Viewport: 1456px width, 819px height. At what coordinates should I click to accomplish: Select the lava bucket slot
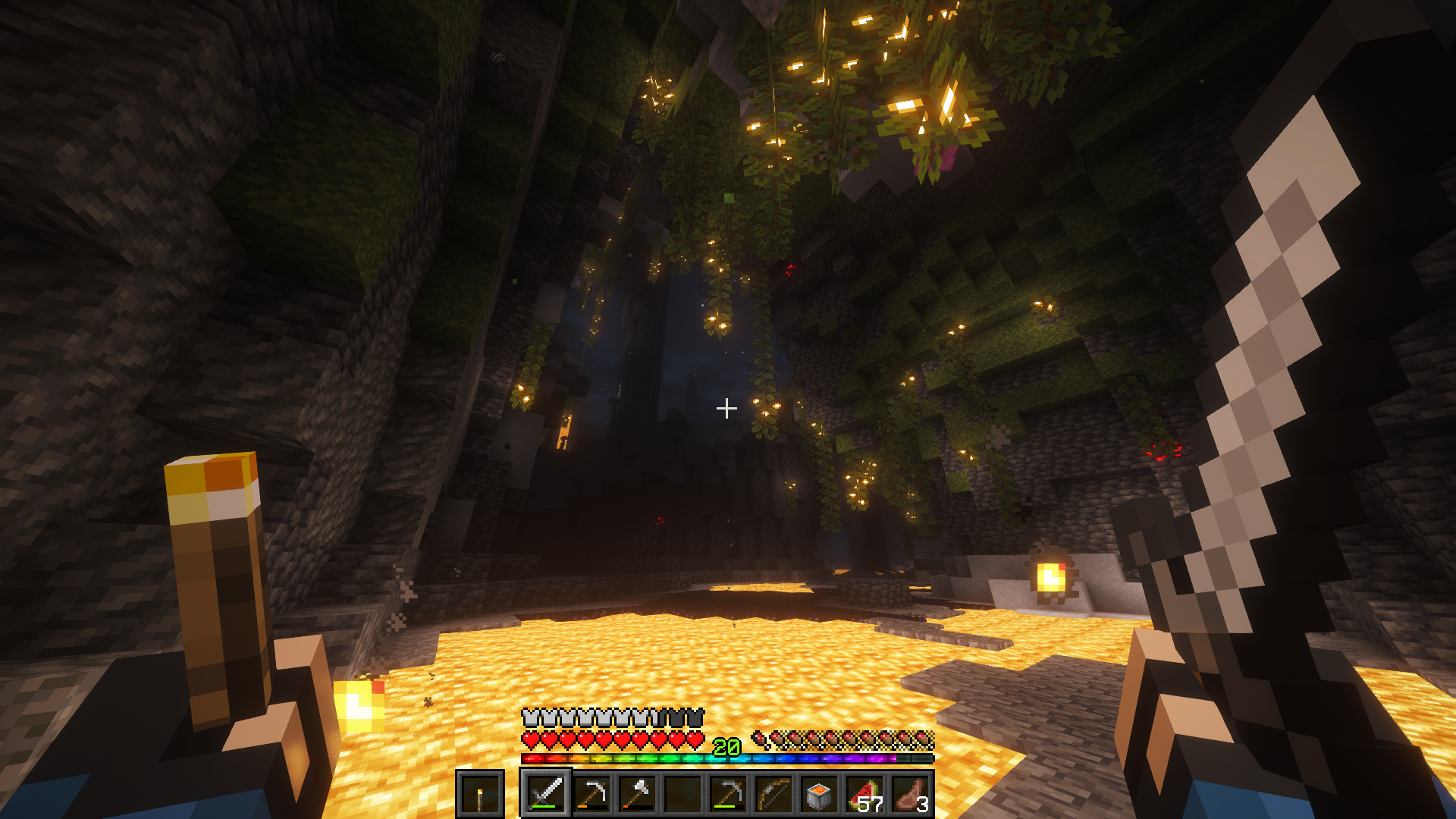click(819, 794)
